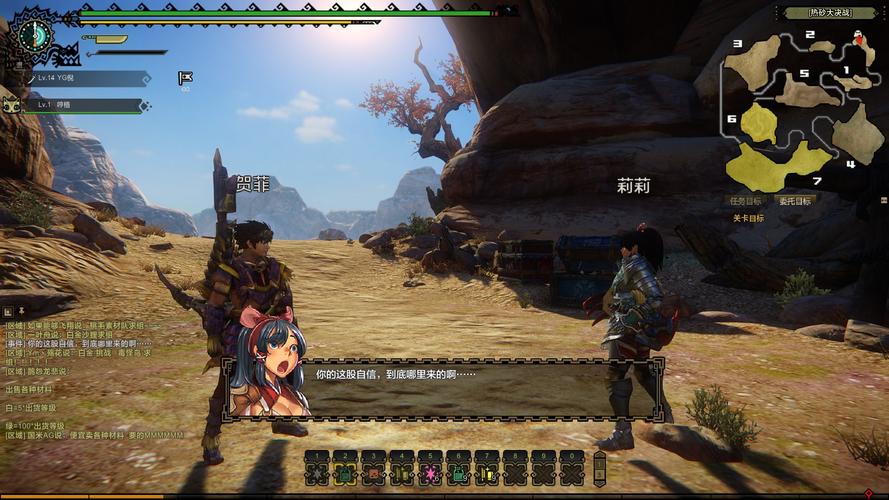Switch to the 委托目标 objectives tab
The height and width of the screenshot is (500, 889).
[x=796, y=201]
